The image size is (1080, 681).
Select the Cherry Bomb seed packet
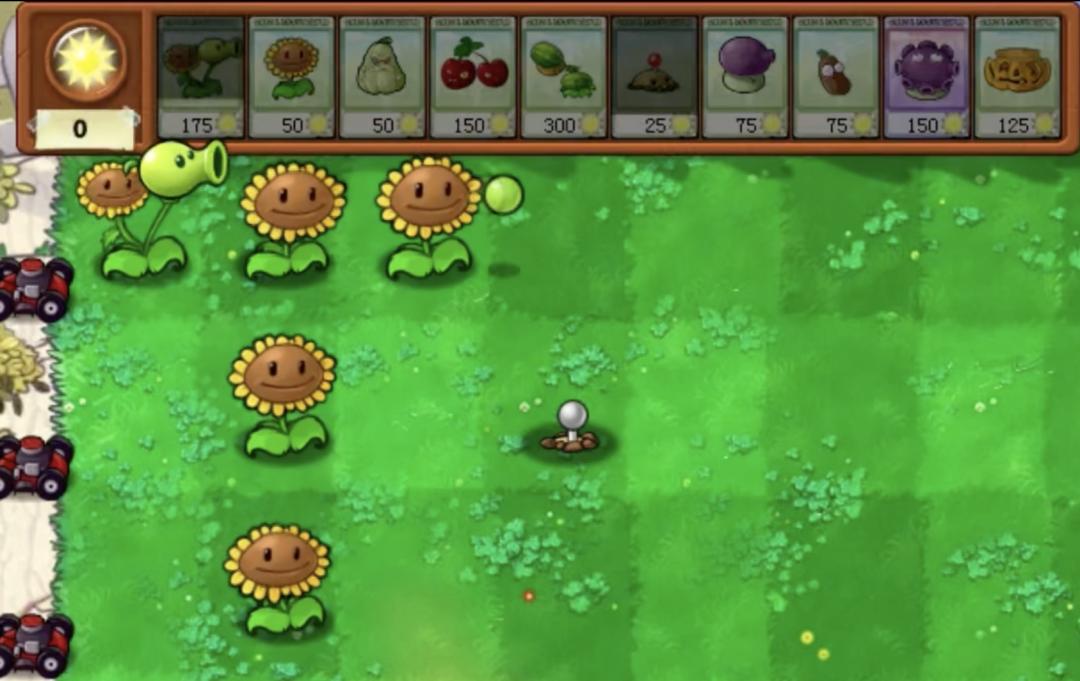tap(473, 77)
